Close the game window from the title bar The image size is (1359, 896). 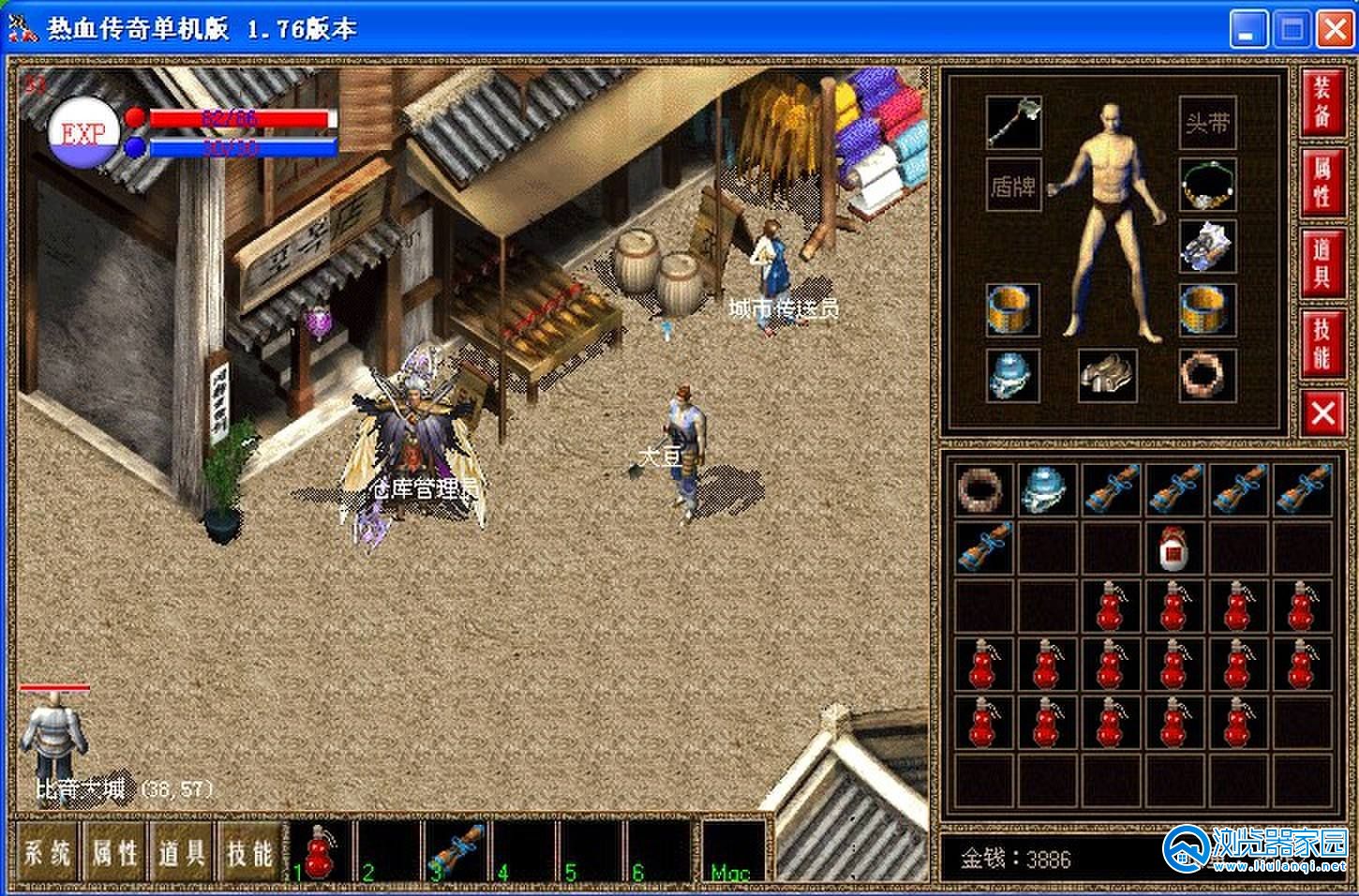click(1334, 31)
